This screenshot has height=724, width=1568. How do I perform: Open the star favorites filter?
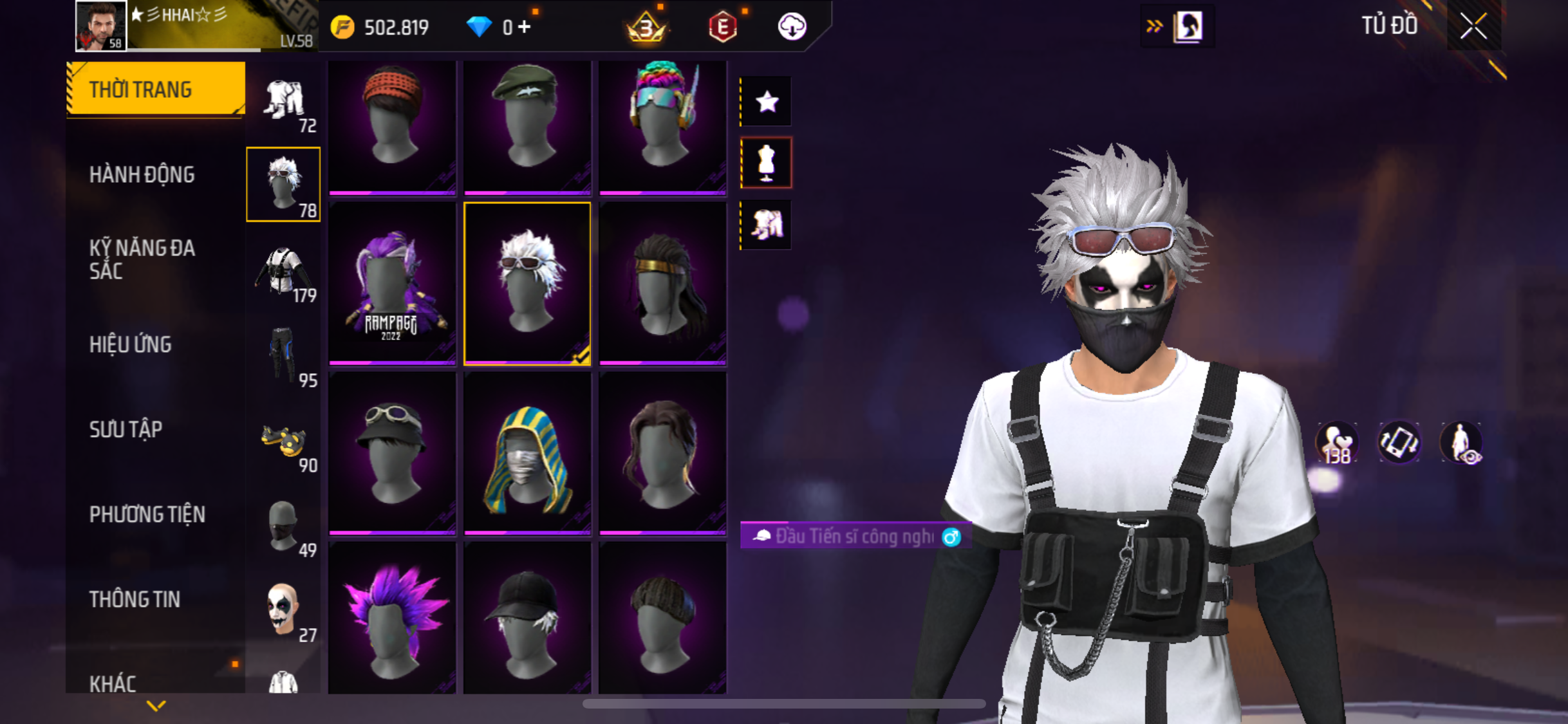point(766,102)
